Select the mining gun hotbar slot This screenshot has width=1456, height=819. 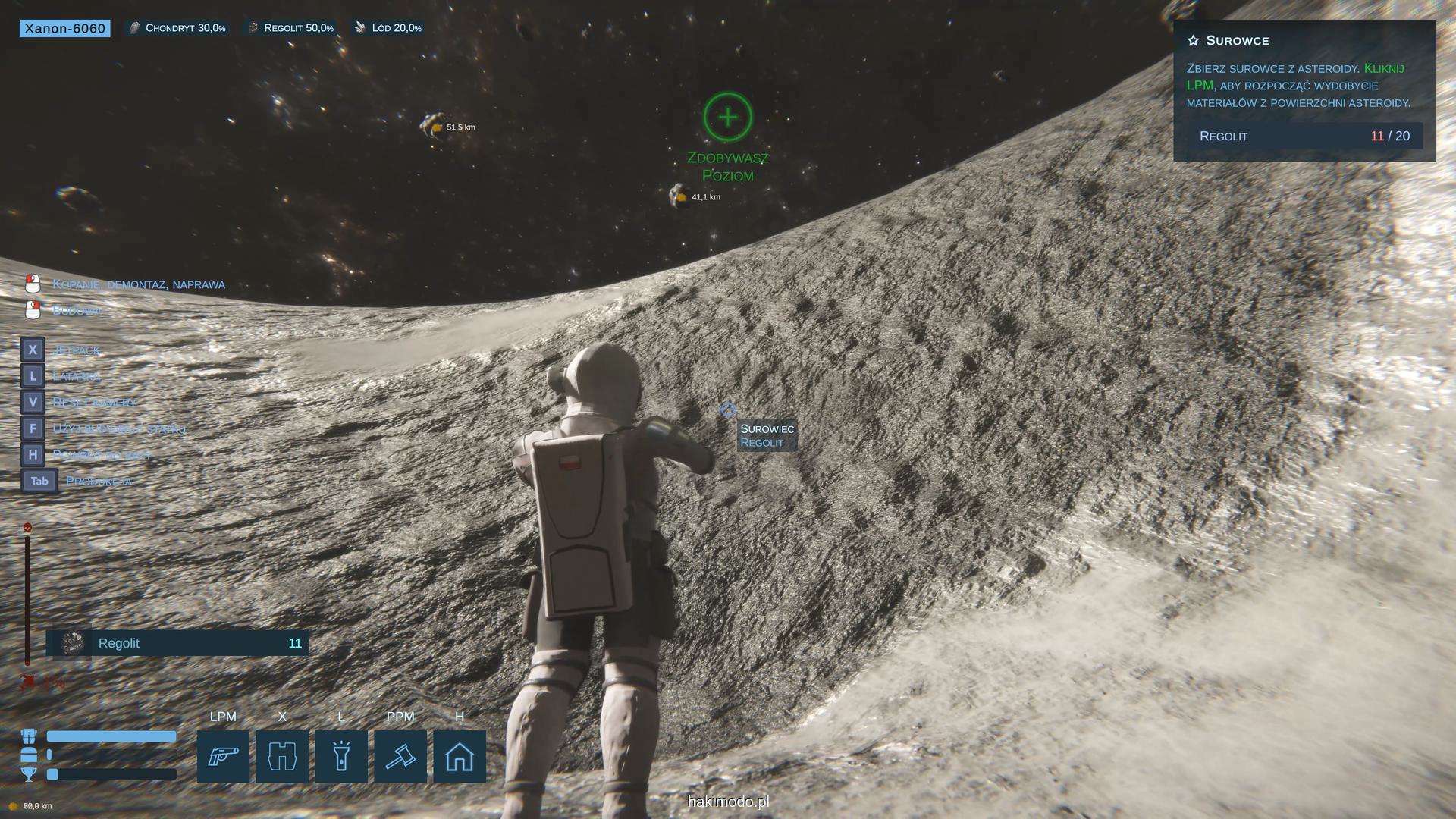[223, 756]
